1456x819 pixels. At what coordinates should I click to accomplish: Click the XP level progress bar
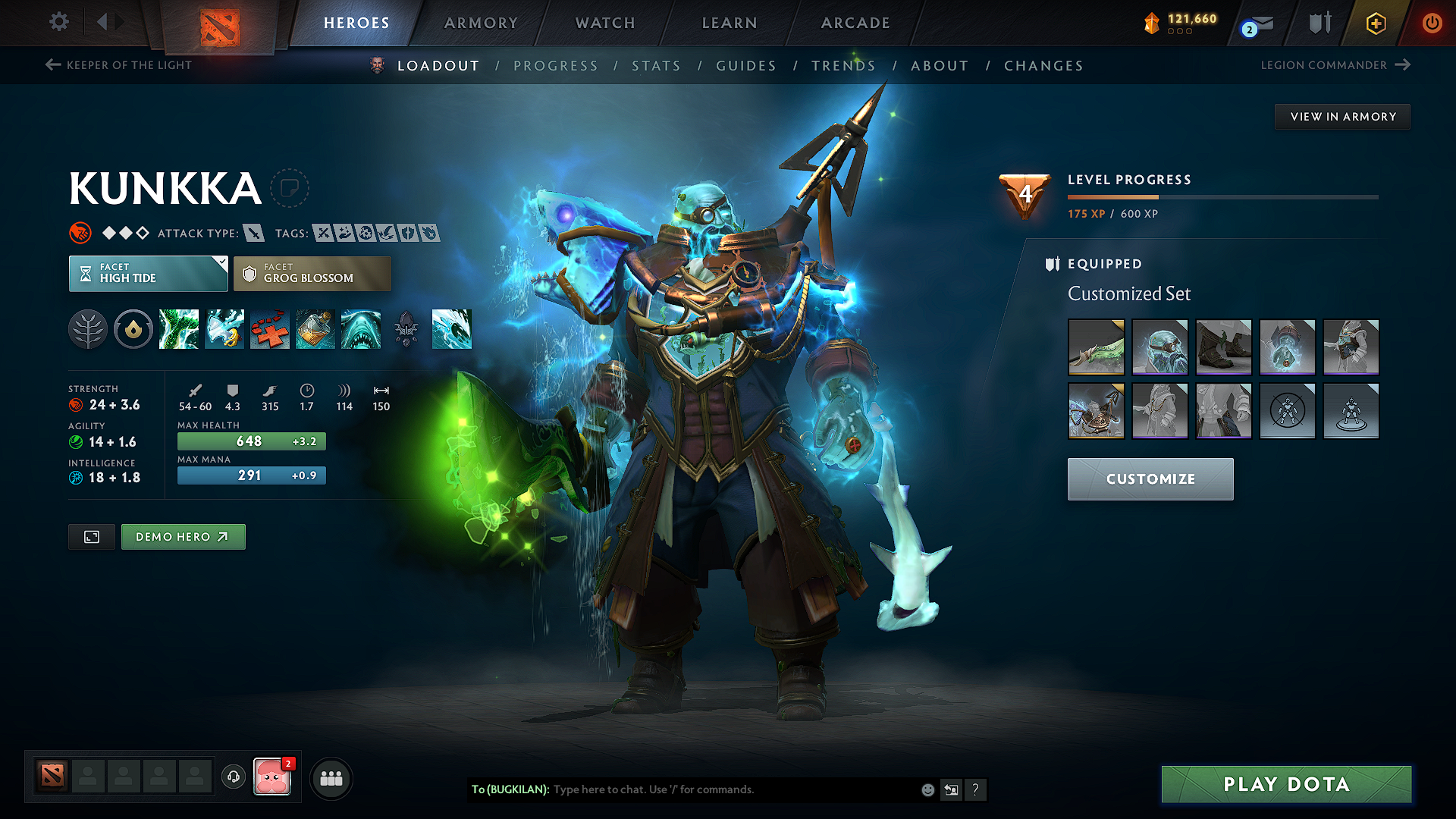click(x=1223, y=196)
